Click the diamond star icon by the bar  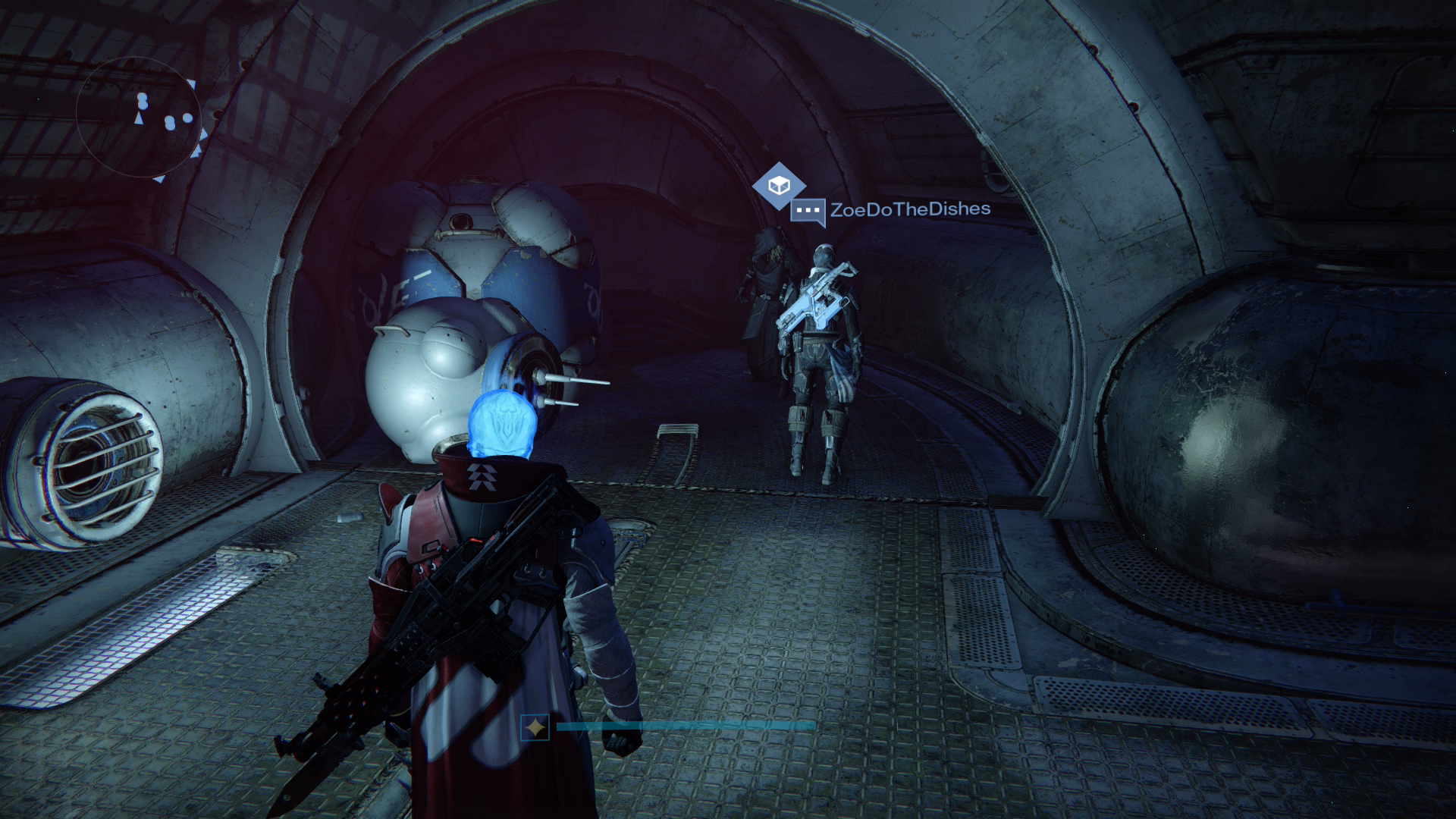click(x=535, y=728)
